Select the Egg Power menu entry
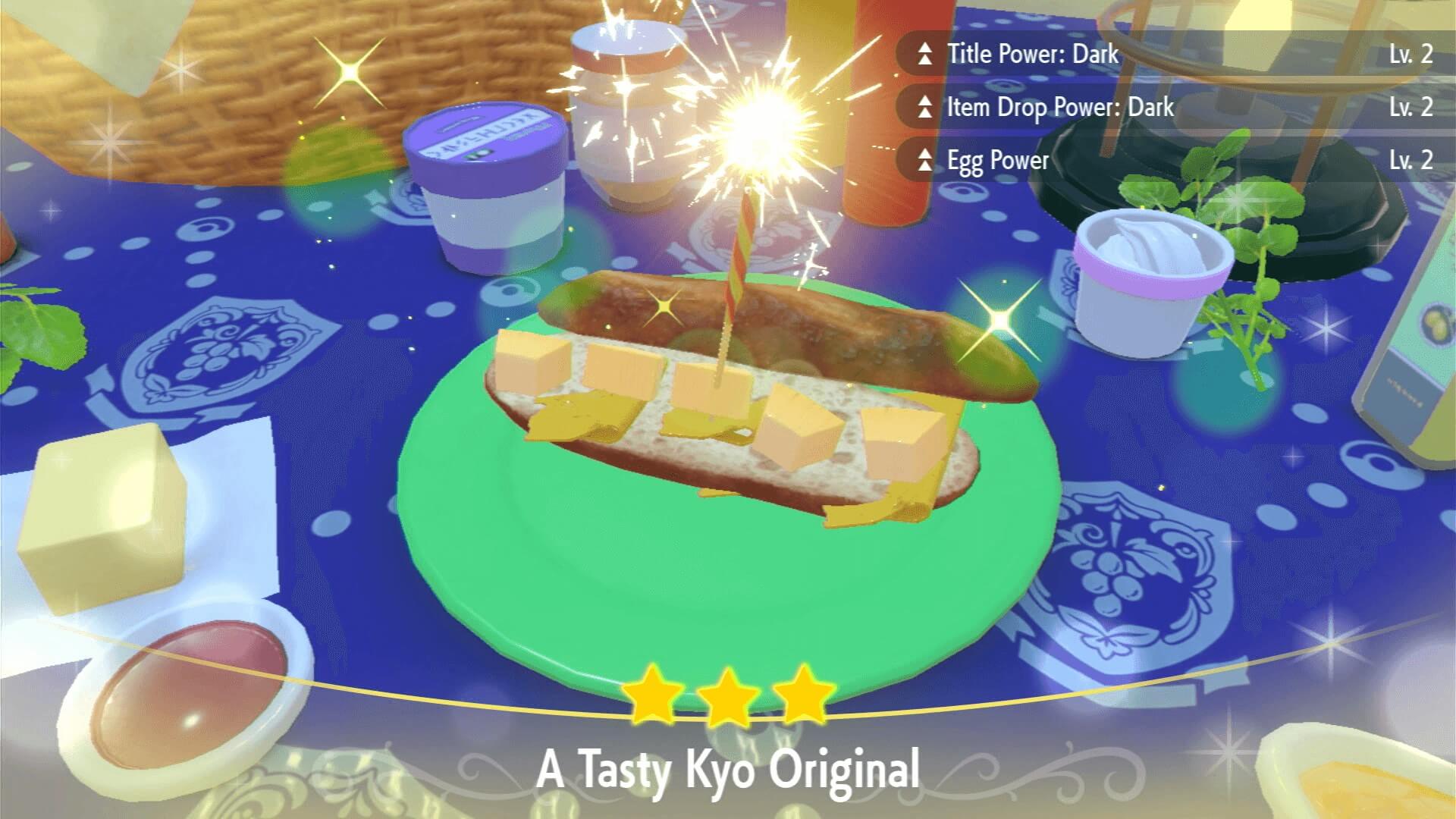Image resolution: width=1456 pixels, height=819 pixels. click(x=997, y=161)
